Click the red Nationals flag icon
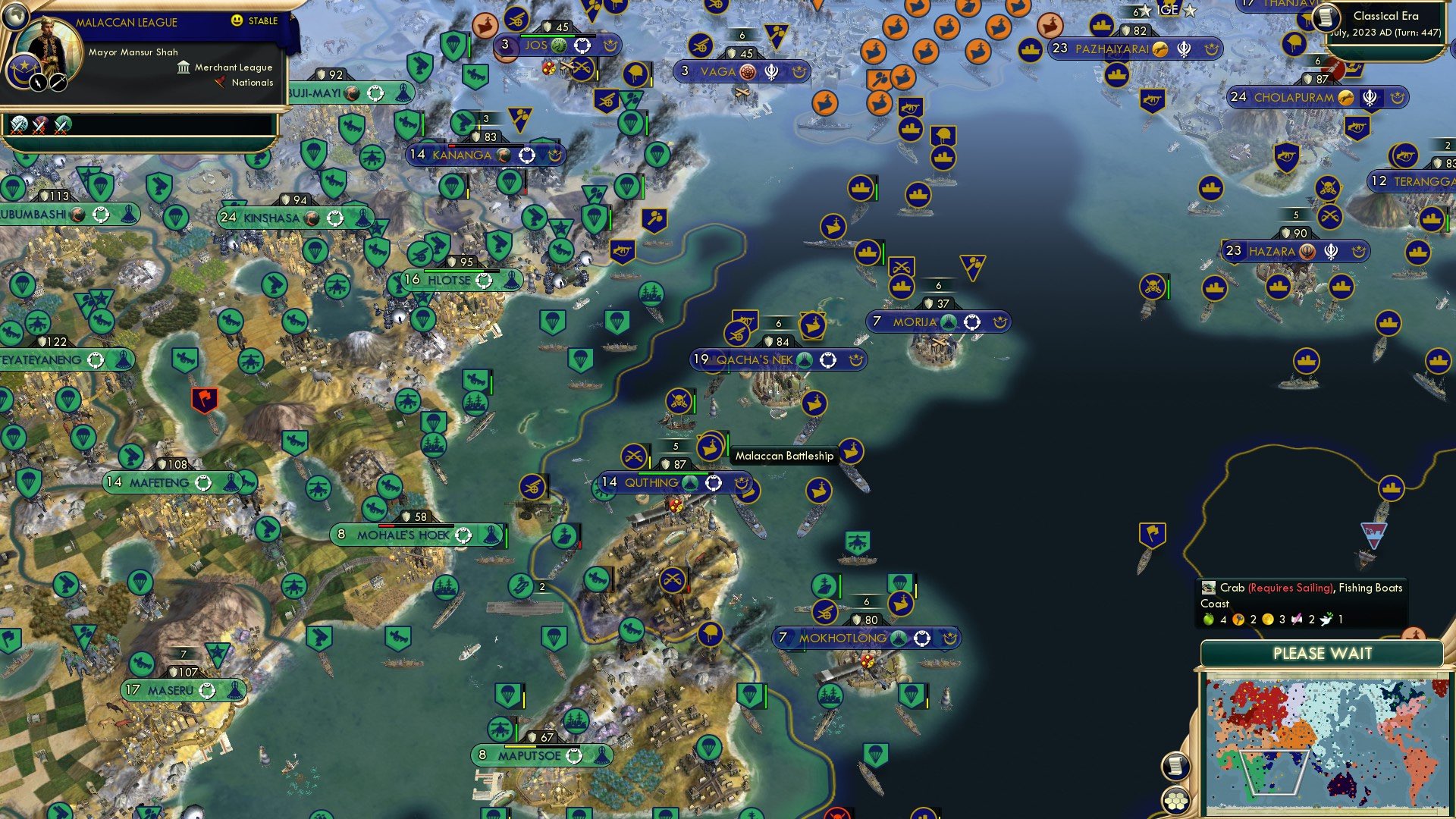 (x=220, y=82)
